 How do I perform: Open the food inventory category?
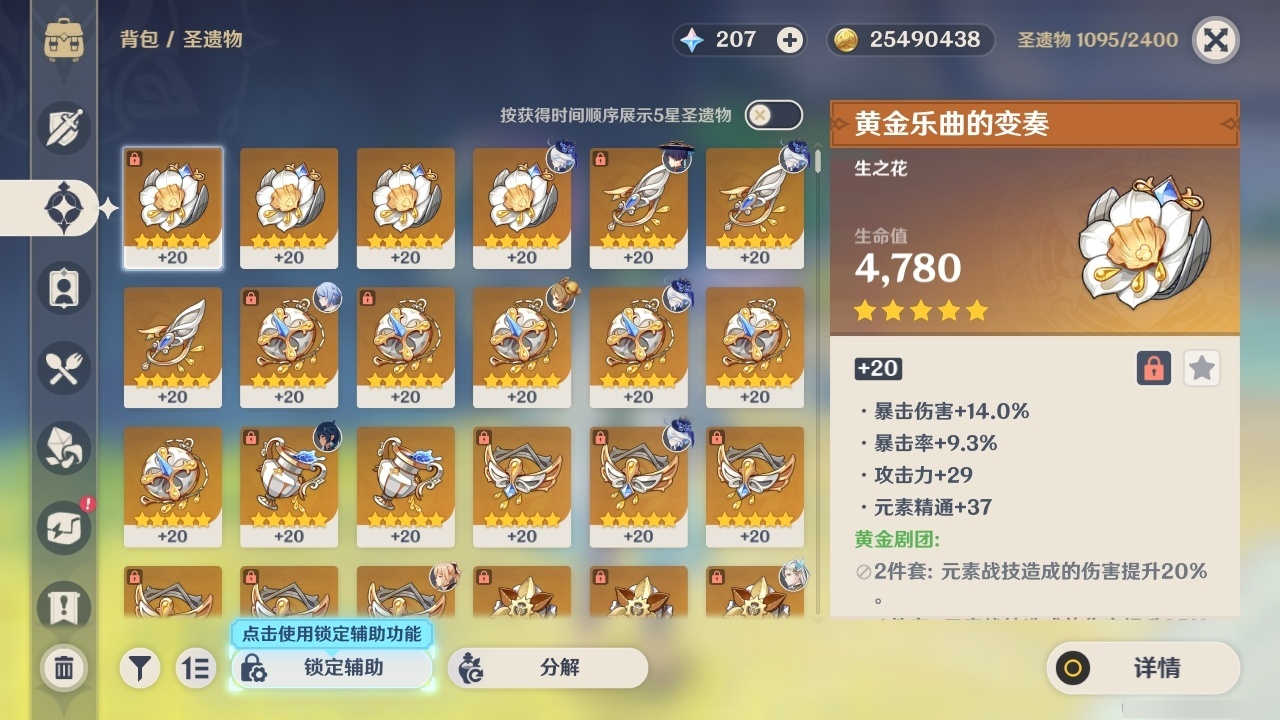click(x=63, y=368)
